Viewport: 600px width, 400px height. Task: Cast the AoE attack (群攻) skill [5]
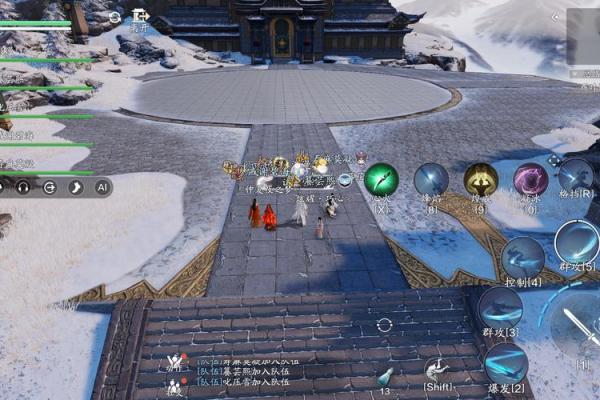tap(577, 242)
